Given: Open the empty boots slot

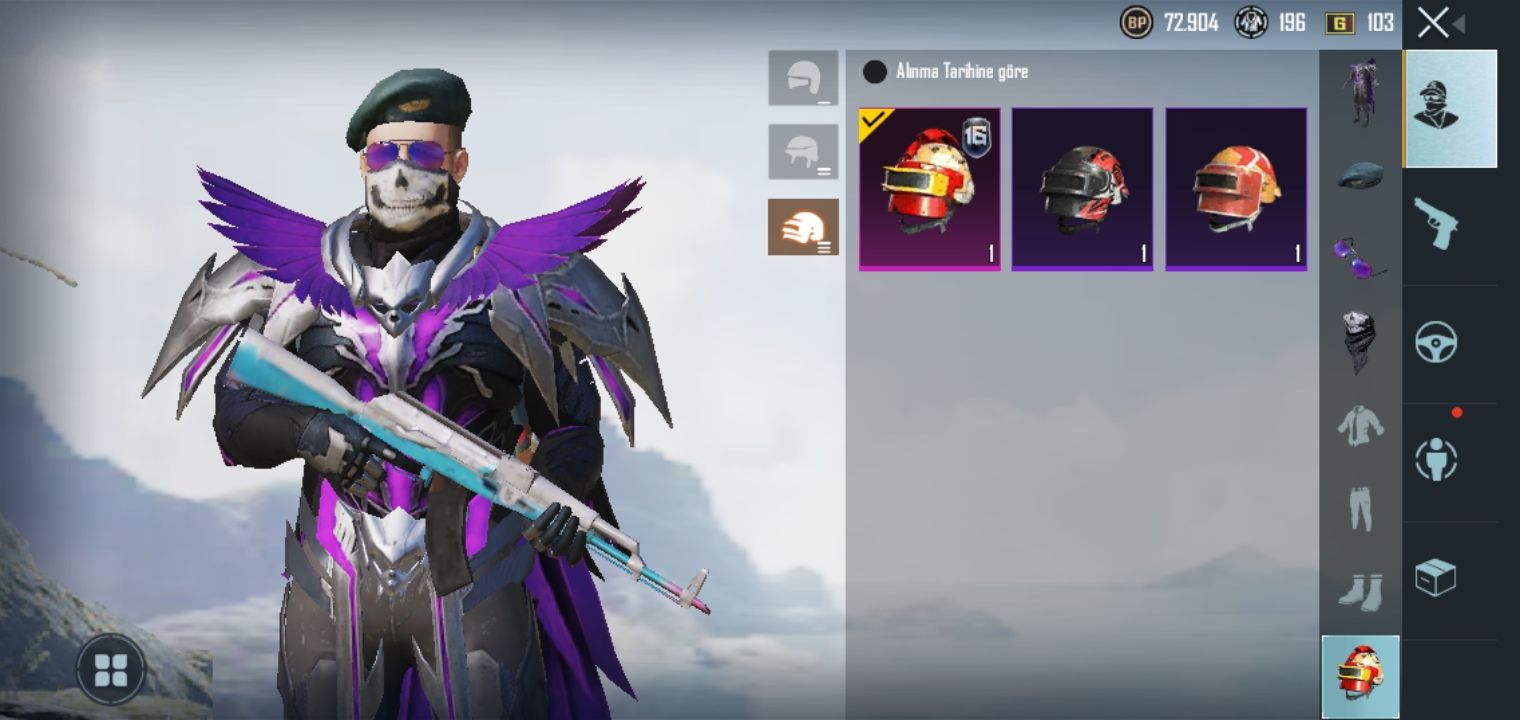Looking at the screenshot, I should pos(1360,592).
